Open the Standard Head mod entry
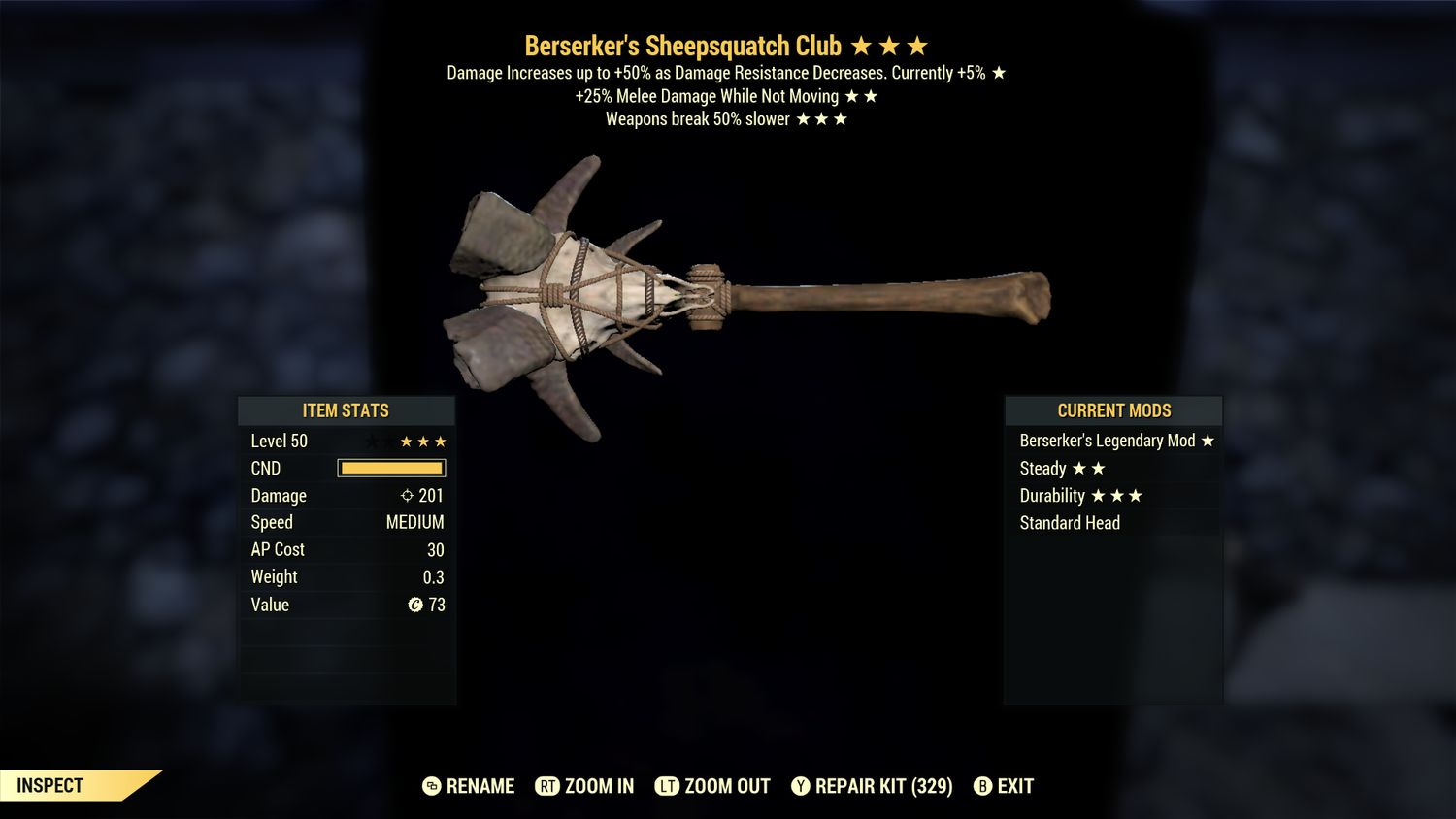The image size is (1456, 819). [1070, 522]
